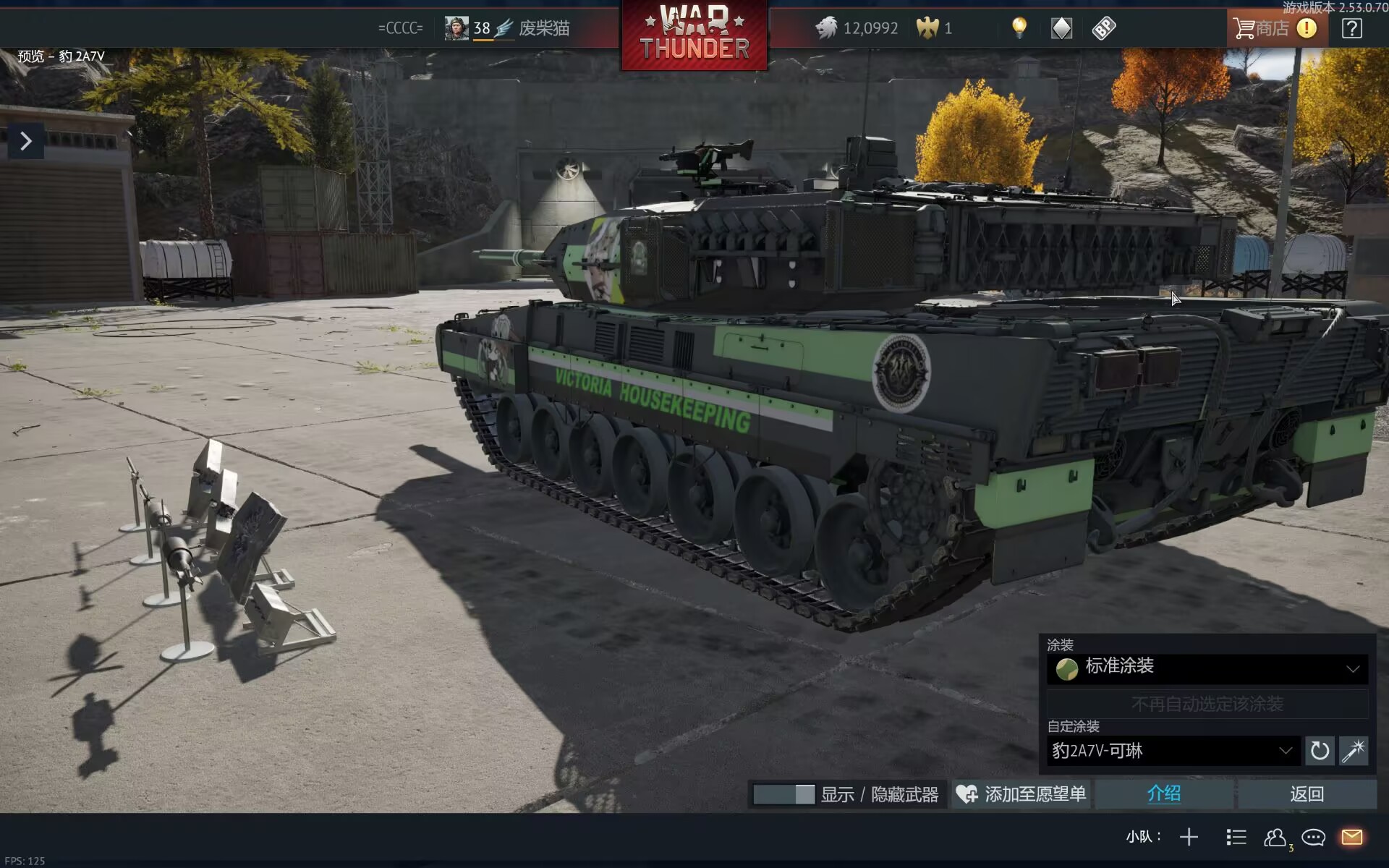Add a squad member with plus
This screenshot has height=868, width=1389.
pyautogui.click(x=1189, y=837)
